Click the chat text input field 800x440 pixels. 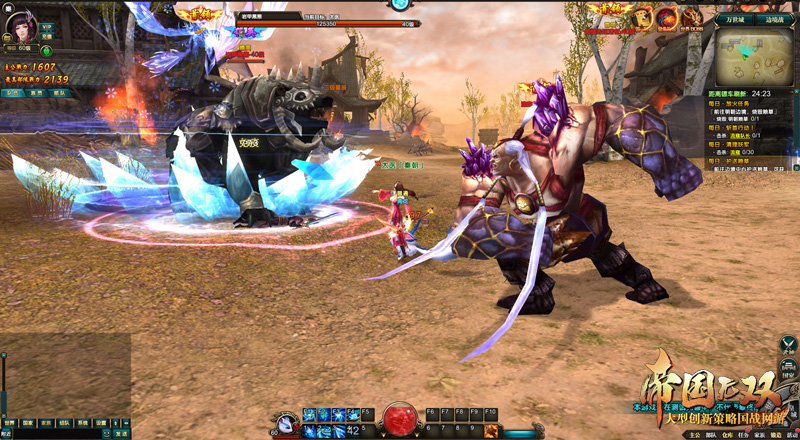pyautogui.click(x=55, y=434)
